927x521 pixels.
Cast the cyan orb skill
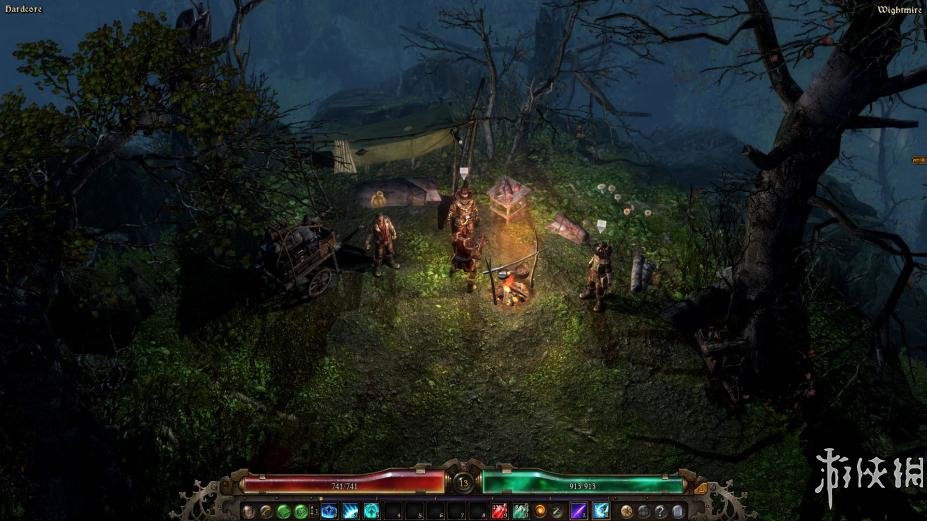(x=371, y=511)
